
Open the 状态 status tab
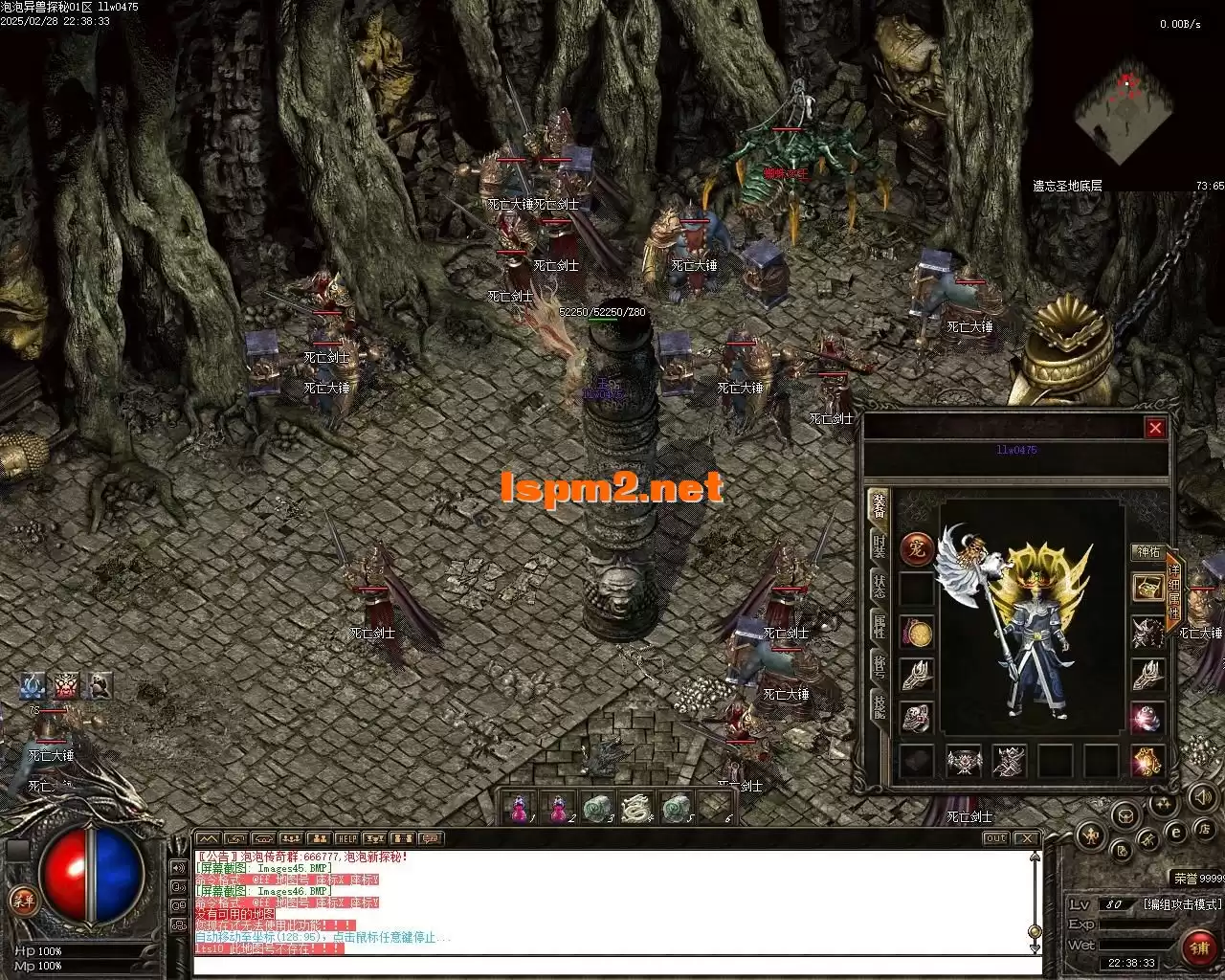879,586
